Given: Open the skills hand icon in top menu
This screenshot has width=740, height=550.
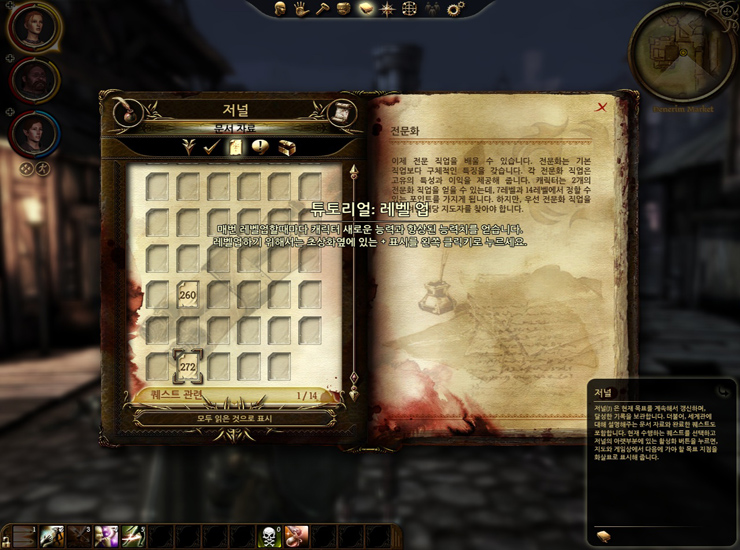Looking at the screenshot, I should 301,9.
